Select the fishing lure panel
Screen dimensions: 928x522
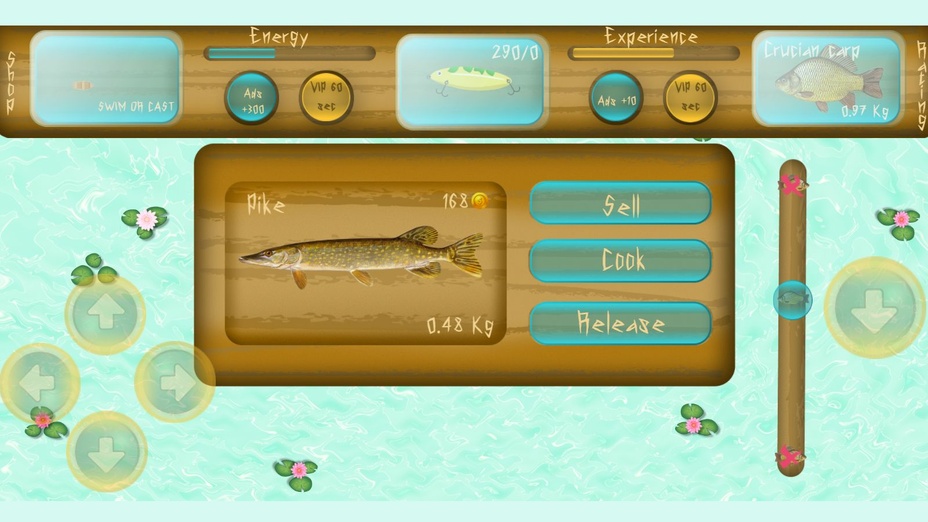coord(472,82)
